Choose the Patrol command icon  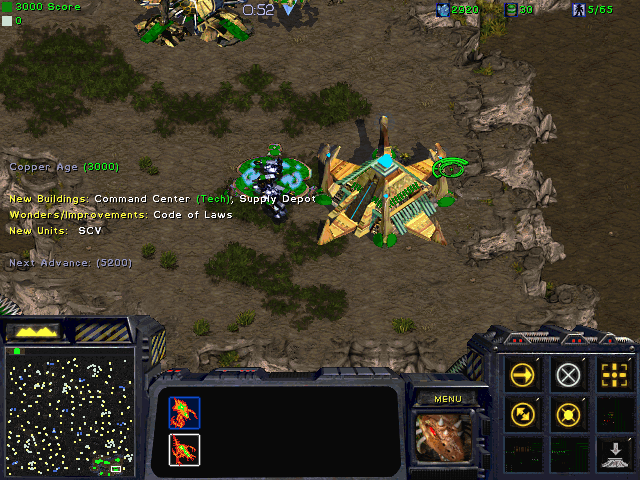coord(523,413)
